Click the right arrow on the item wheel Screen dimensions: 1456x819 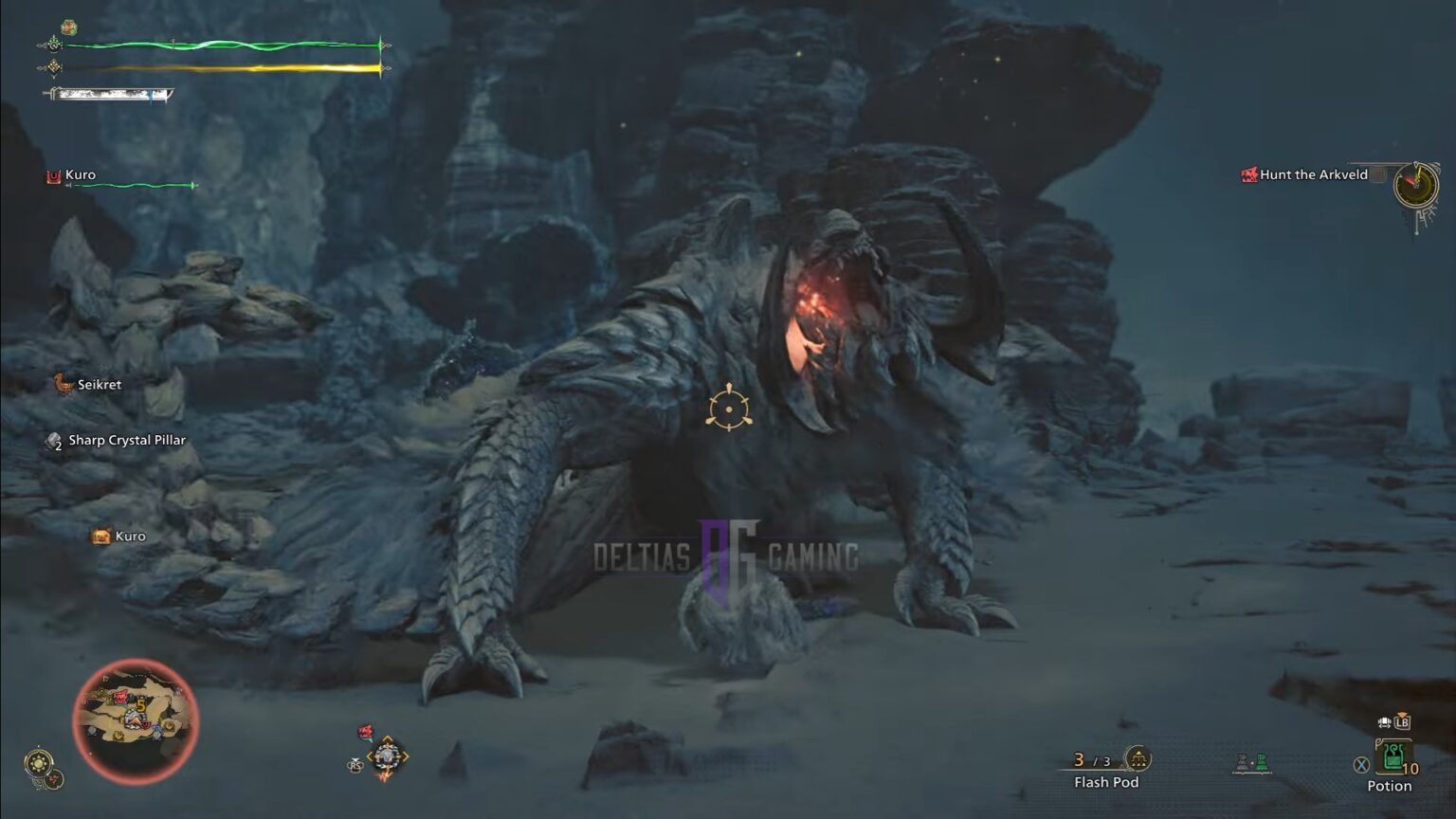406,755
